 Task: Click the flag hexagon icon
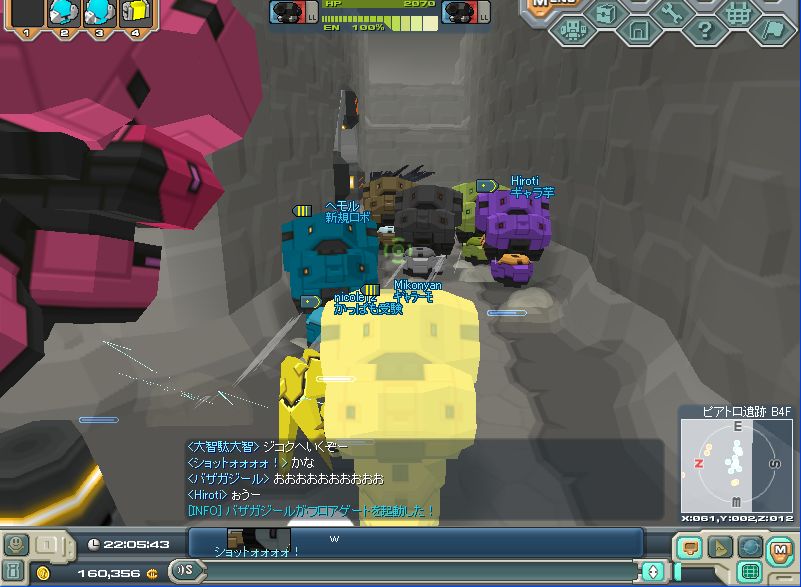pyautogui.click(x=772, y=30)
